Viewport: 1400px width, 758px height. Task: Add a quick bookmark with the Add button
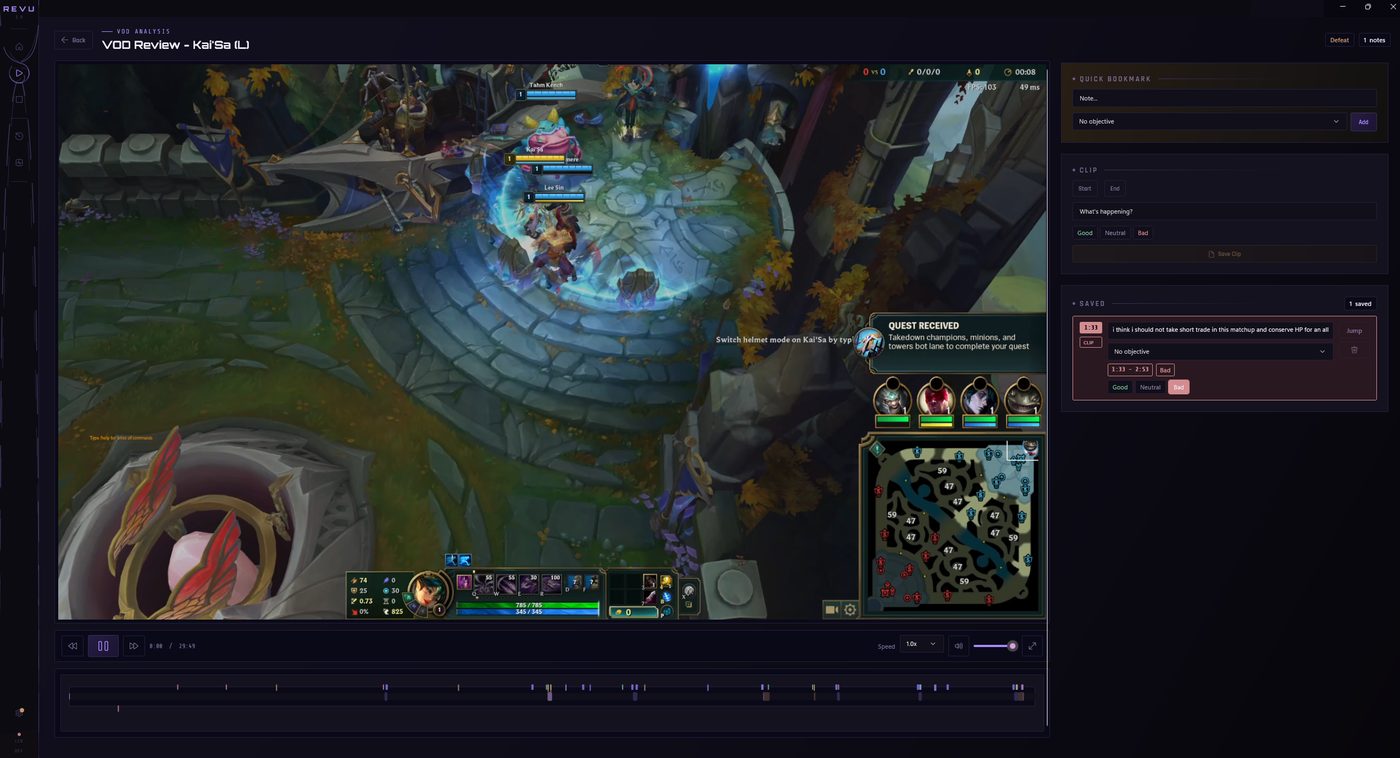click(x=1362, y=121)
